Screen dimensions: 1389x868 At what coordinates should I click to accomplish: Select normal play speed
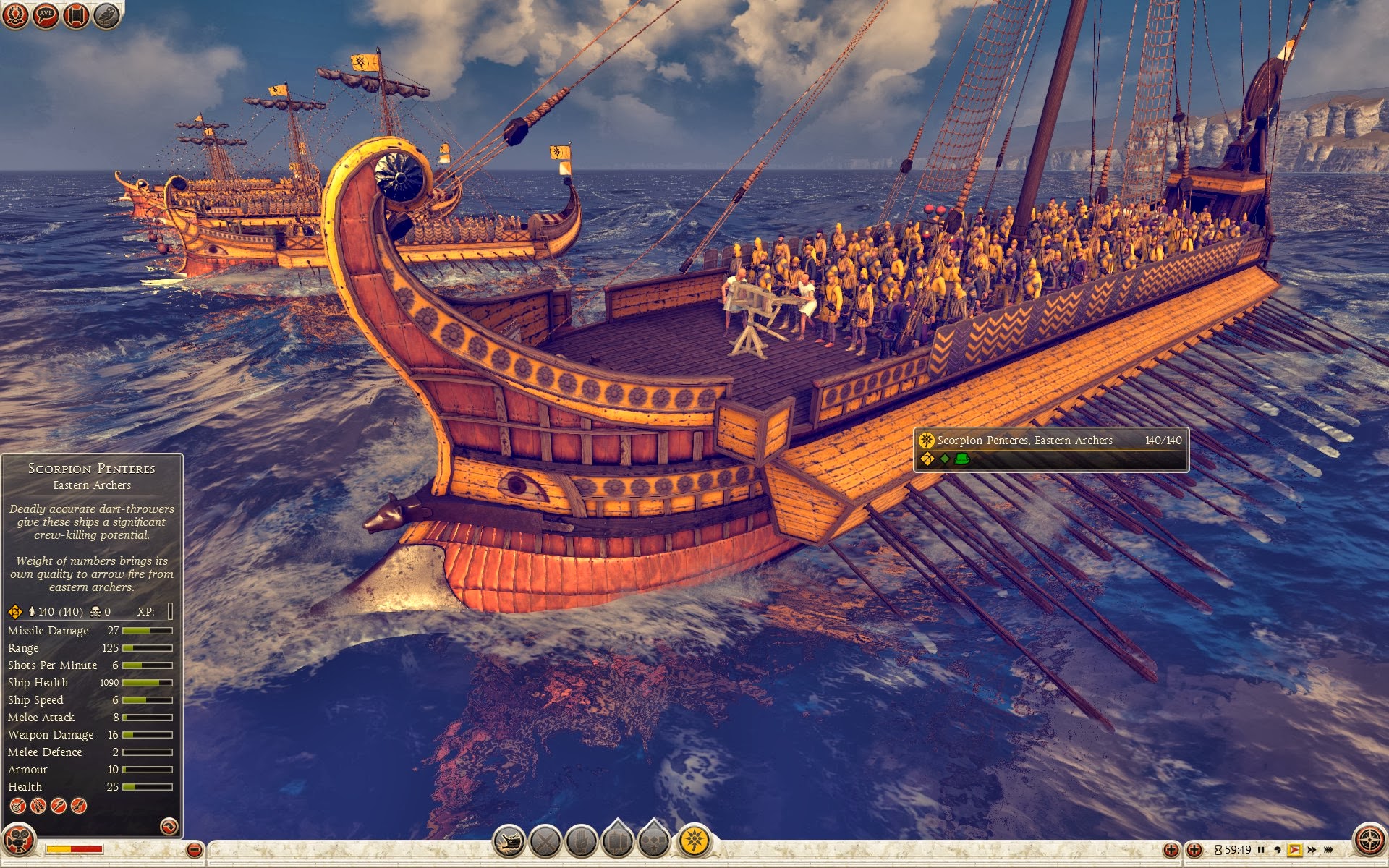[1294, 850]
